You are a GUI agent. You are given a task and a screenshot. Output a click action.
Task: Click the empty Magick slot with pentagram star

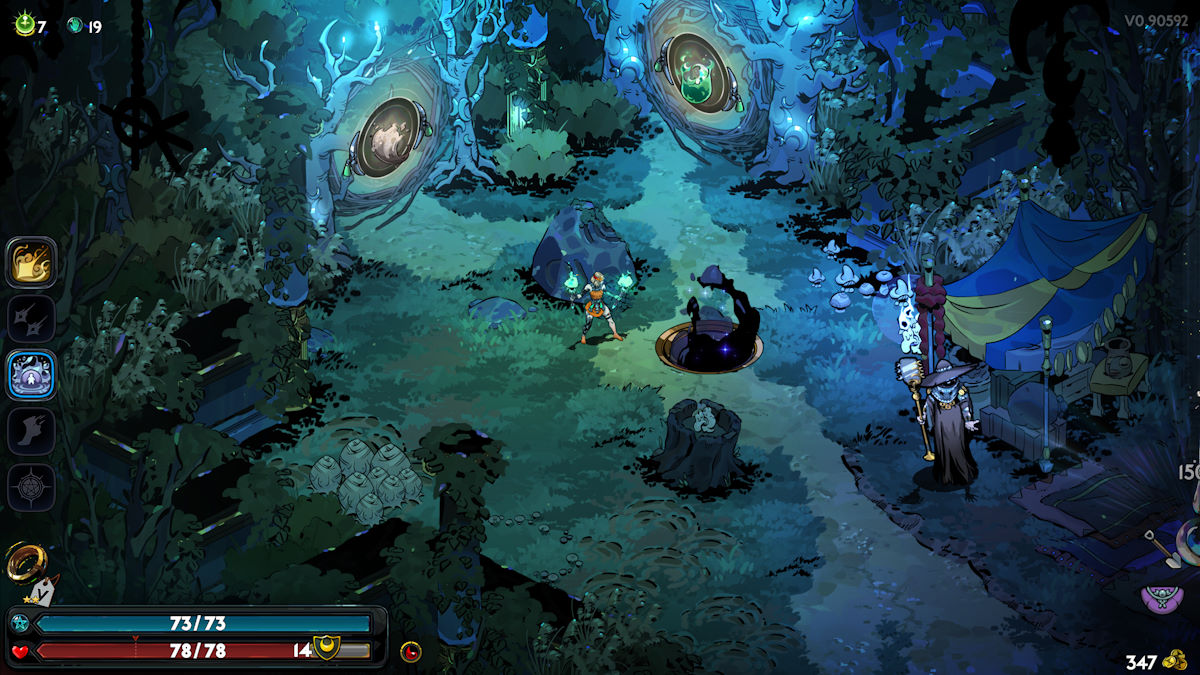(x=31, y=487)
